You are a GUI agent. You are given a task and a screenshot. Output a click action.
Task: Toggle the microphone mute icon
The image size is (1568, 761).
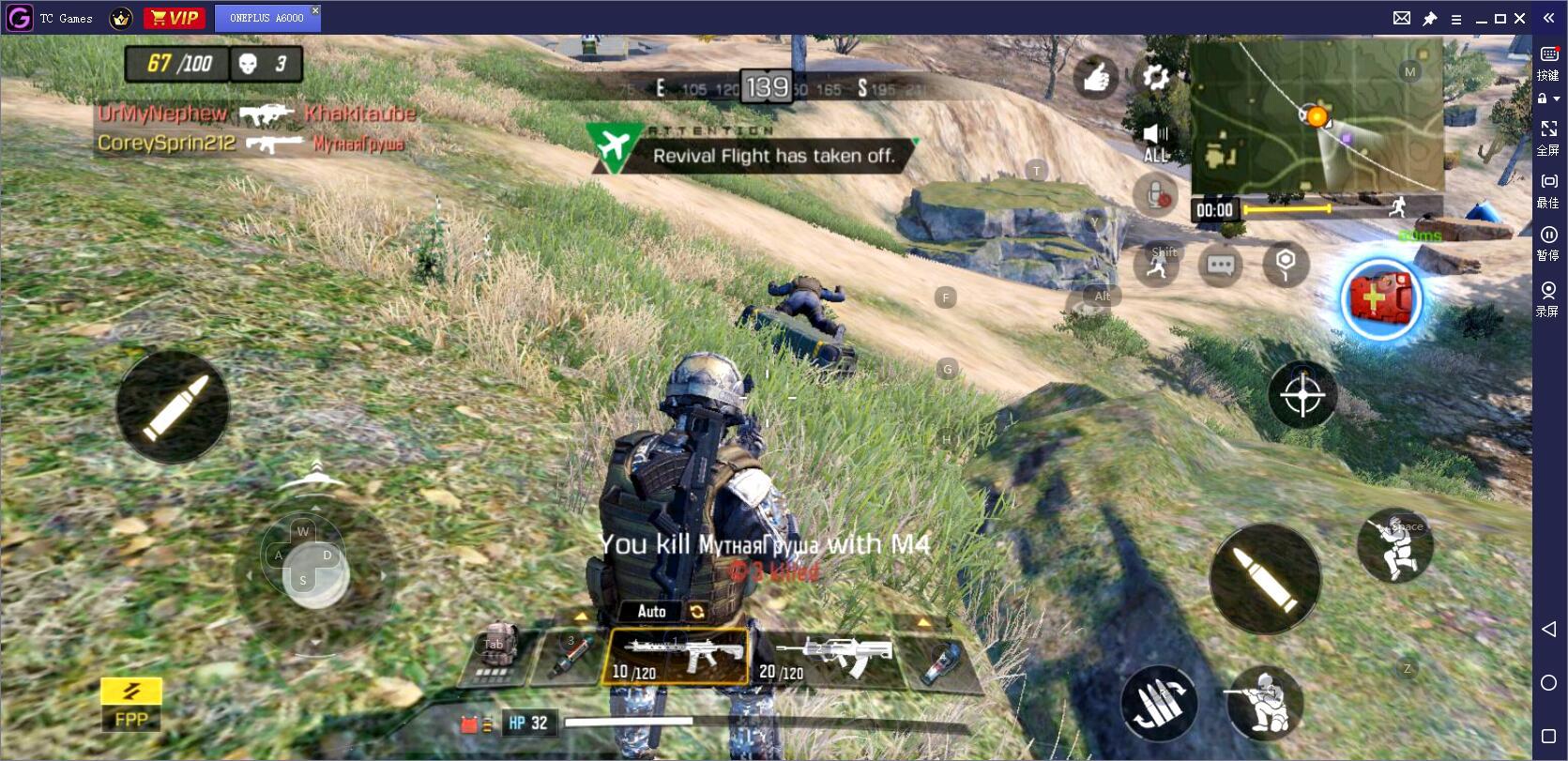tap(1156, 196)
